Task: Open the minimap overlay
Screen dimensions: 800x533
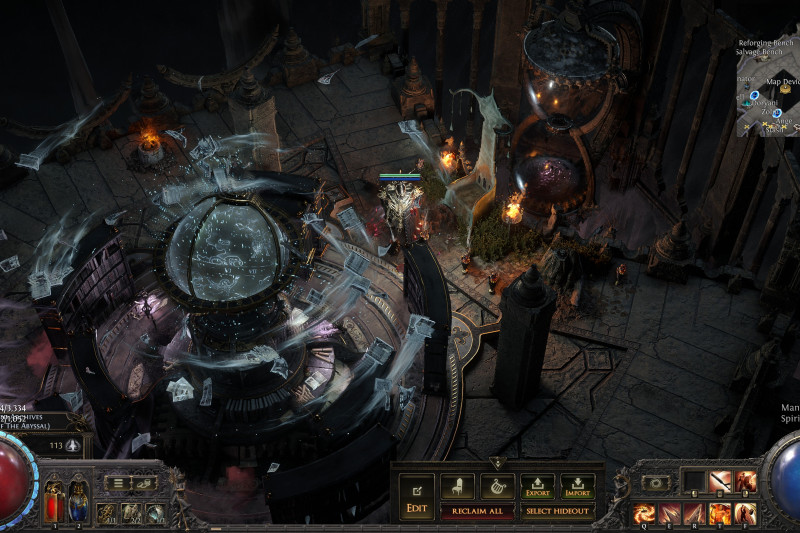Action: tap(767, 90)
